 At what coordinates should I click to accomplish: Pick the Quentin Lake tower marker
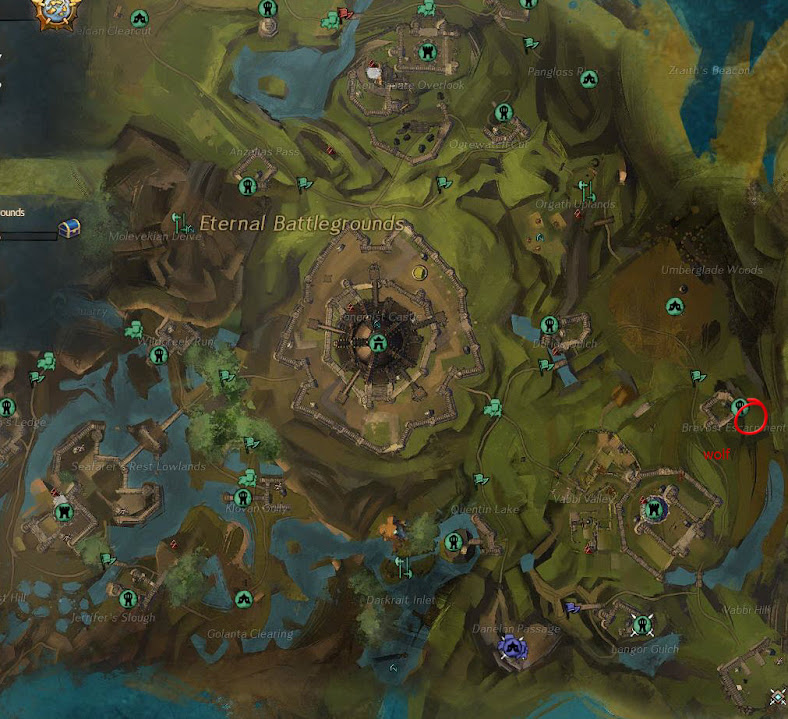[453, 543]
